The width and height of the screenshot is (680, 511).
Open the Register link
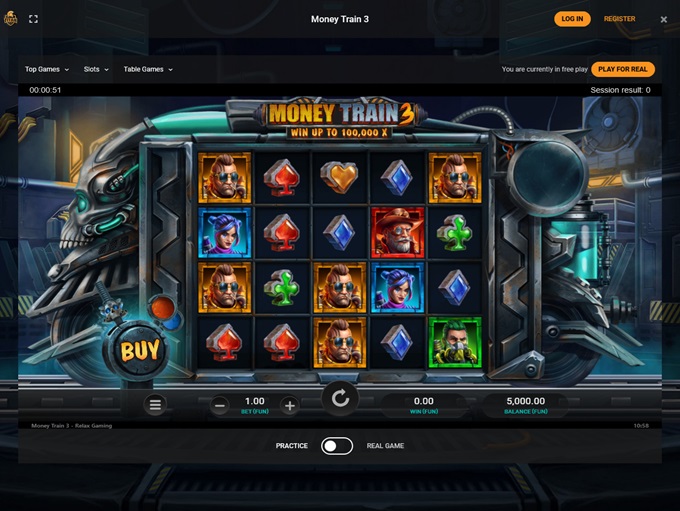pos(619,19)
